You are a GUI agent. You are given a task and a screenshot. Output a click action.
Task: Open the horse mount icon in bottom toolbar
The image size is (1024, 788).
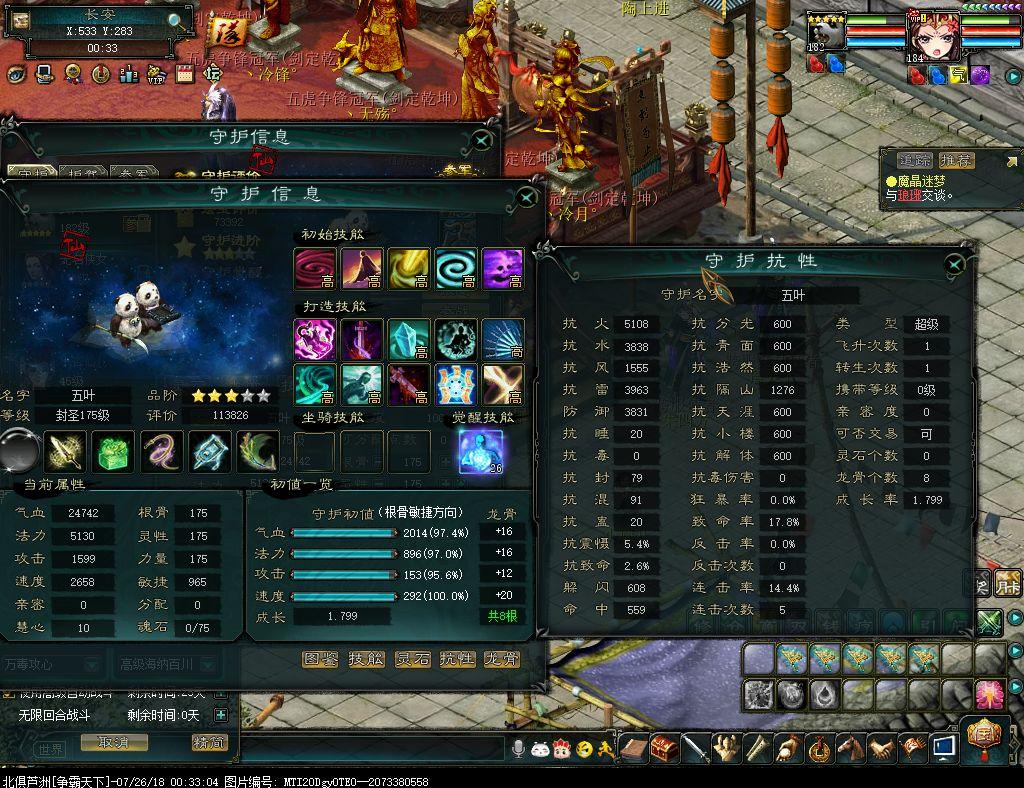point(851,747)
